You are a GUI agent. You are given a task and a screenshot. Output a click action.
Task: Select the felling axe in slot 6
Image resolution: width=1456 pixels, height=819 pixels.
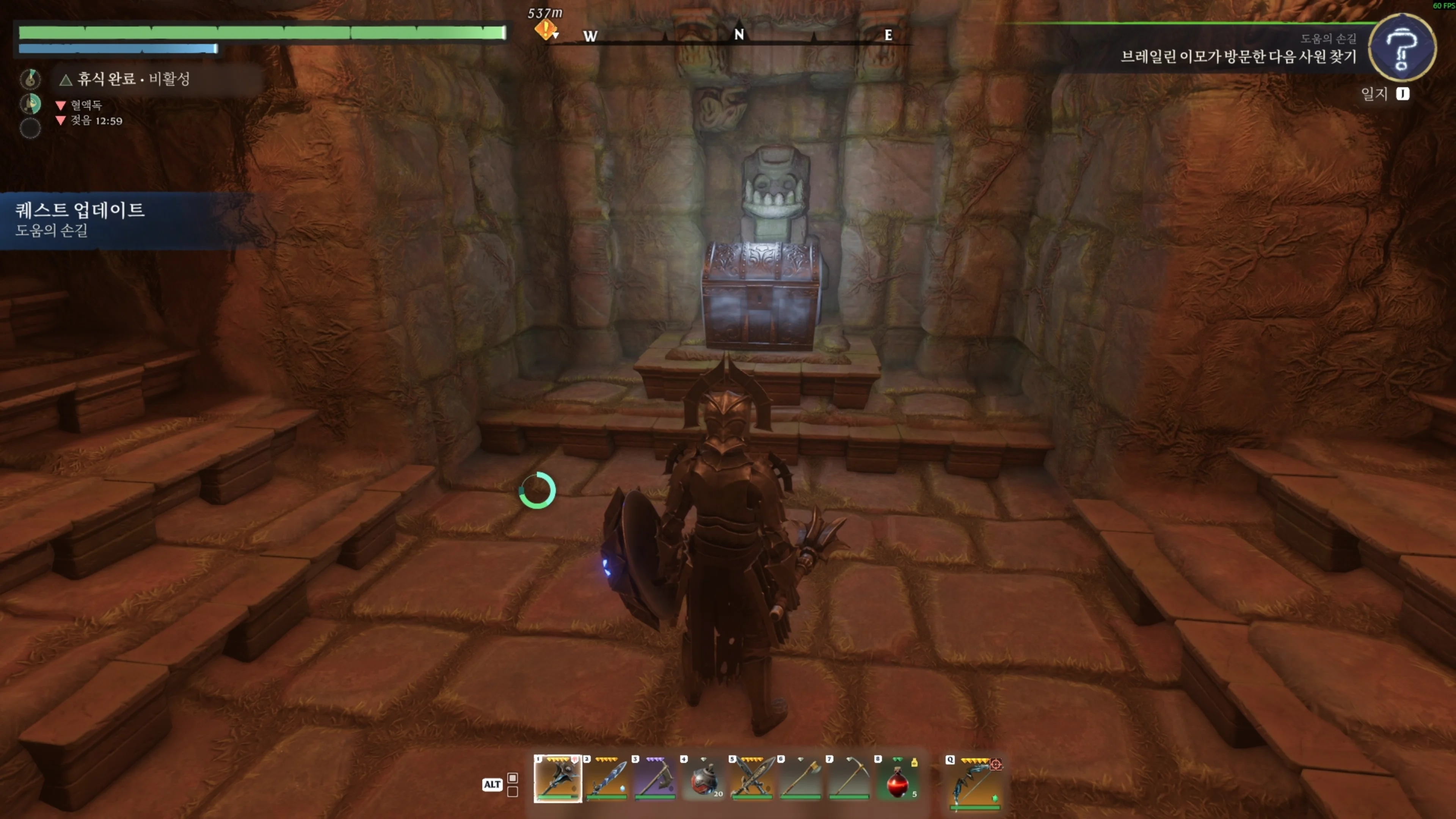point(800,779)
